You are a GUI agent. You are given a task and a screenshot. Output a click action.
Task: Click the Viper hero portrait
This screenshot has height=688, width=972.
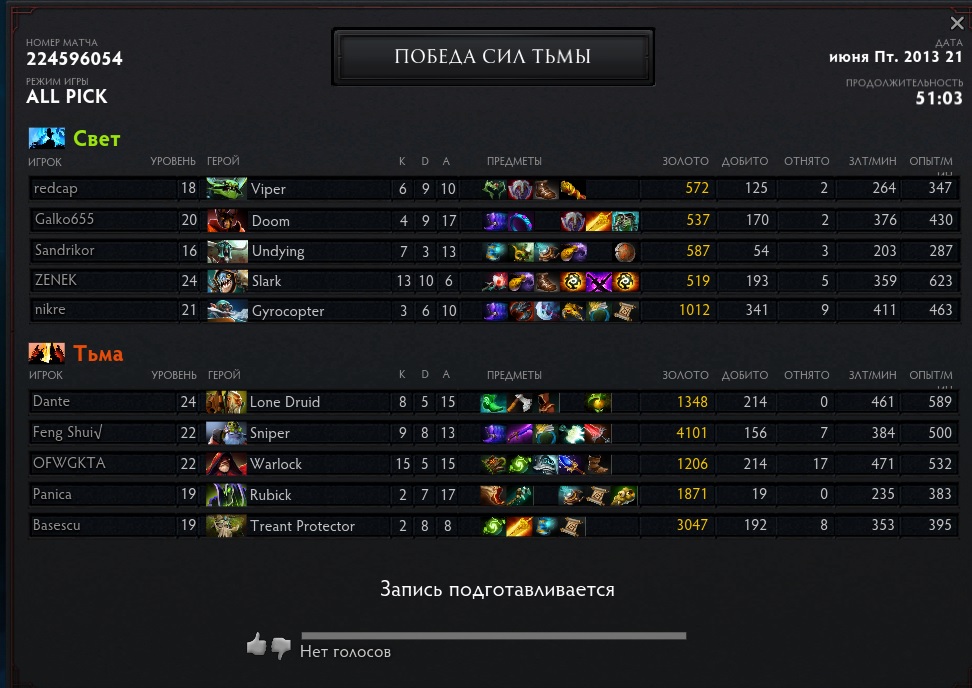point(226,189)
